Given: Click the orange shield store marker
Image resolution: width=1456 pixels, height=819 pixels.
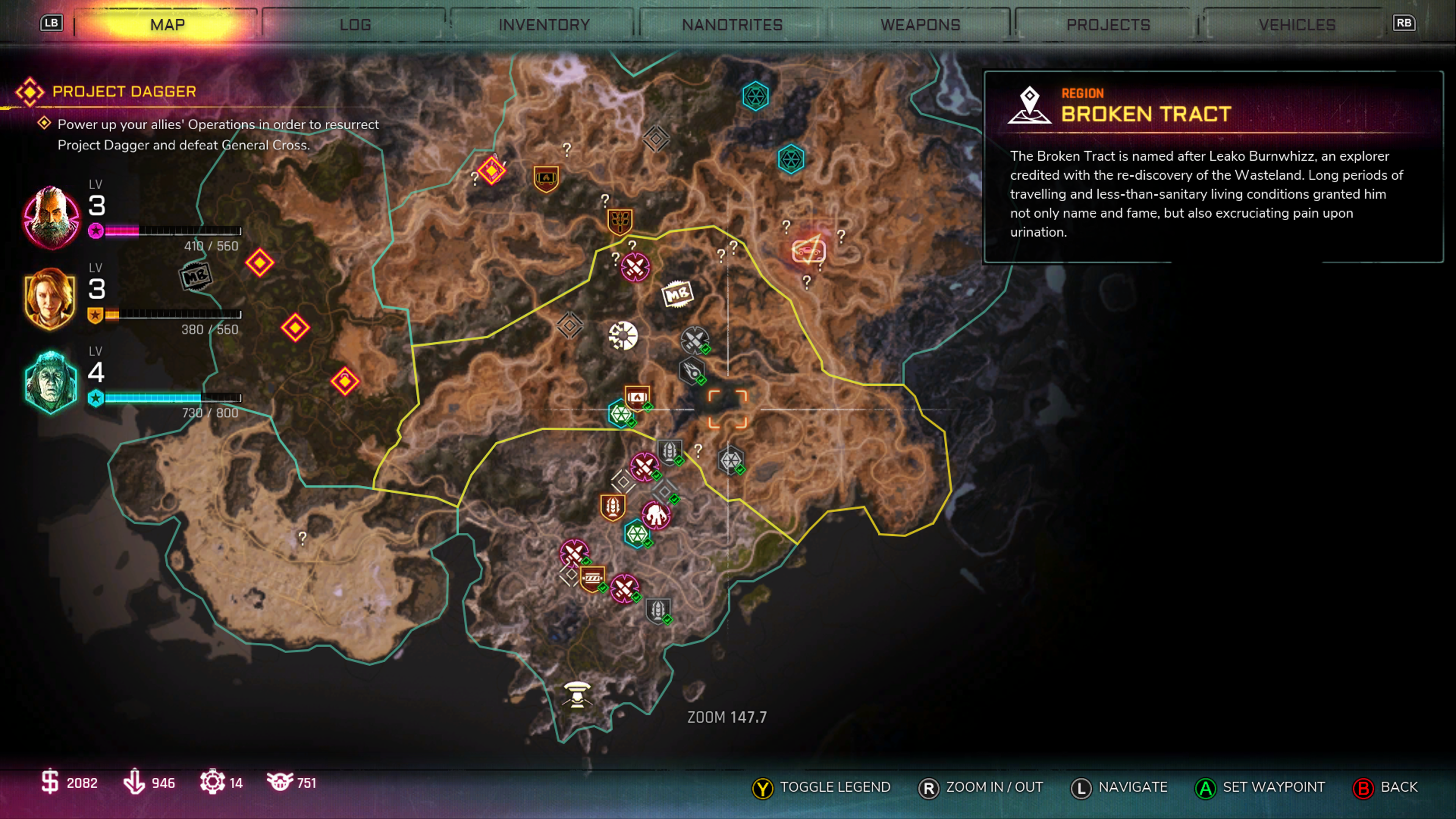Looking at the screenshot, I should tap(546, 179).
